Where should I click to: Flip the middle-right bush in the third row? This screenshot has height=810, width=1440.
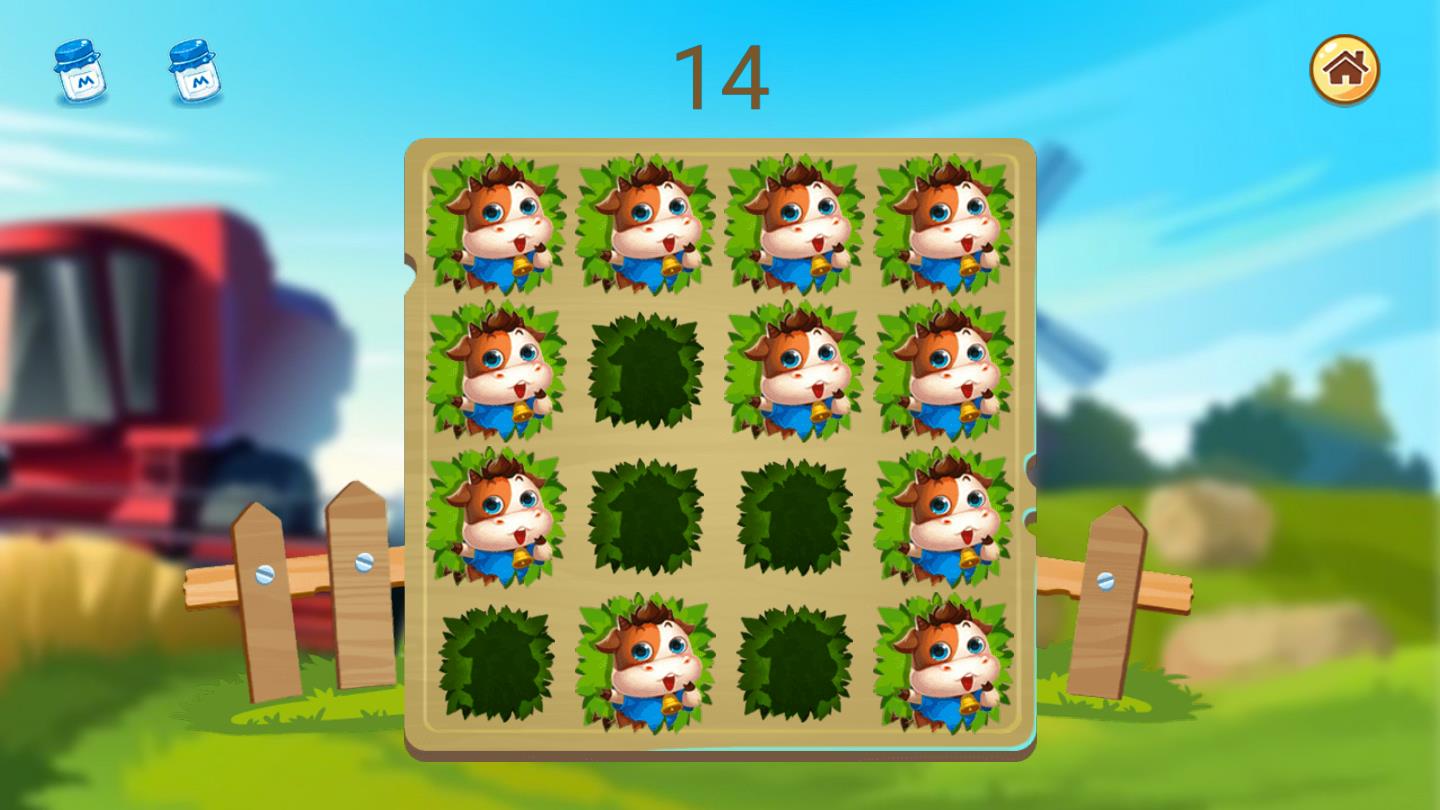tap(795, 515)
